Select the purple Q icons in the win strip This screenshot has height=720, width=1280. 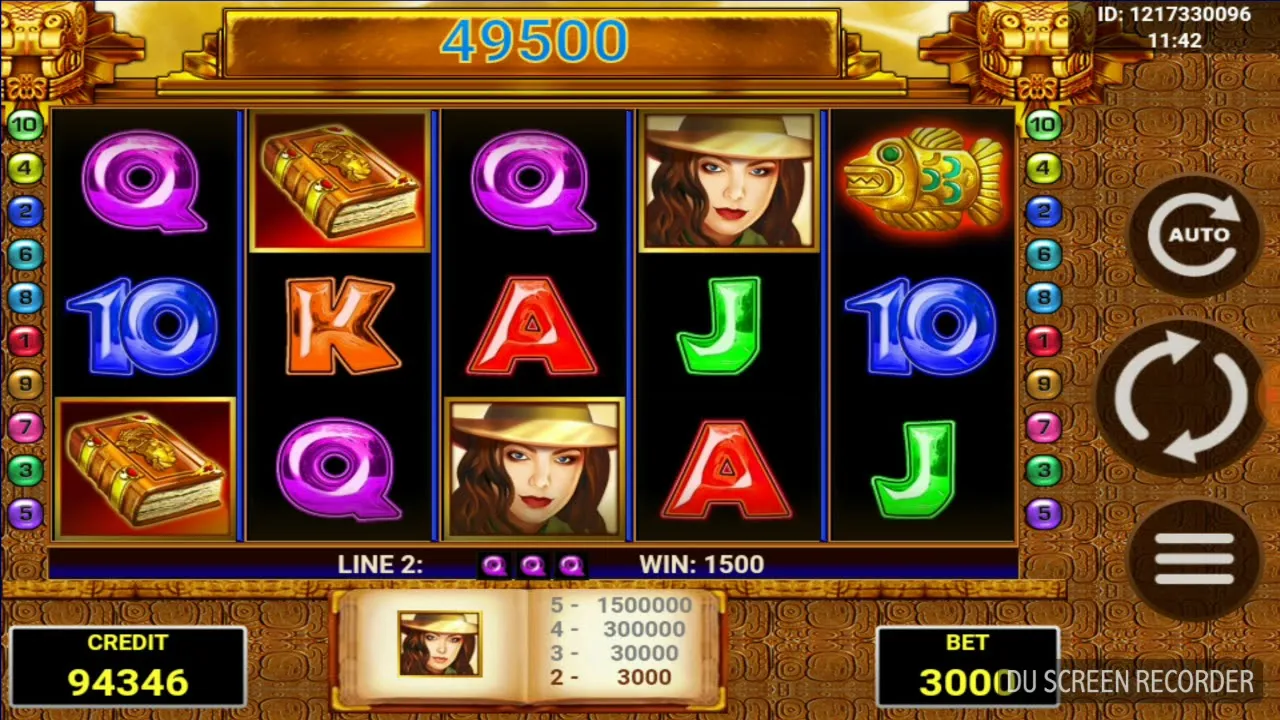click(532, 565)
